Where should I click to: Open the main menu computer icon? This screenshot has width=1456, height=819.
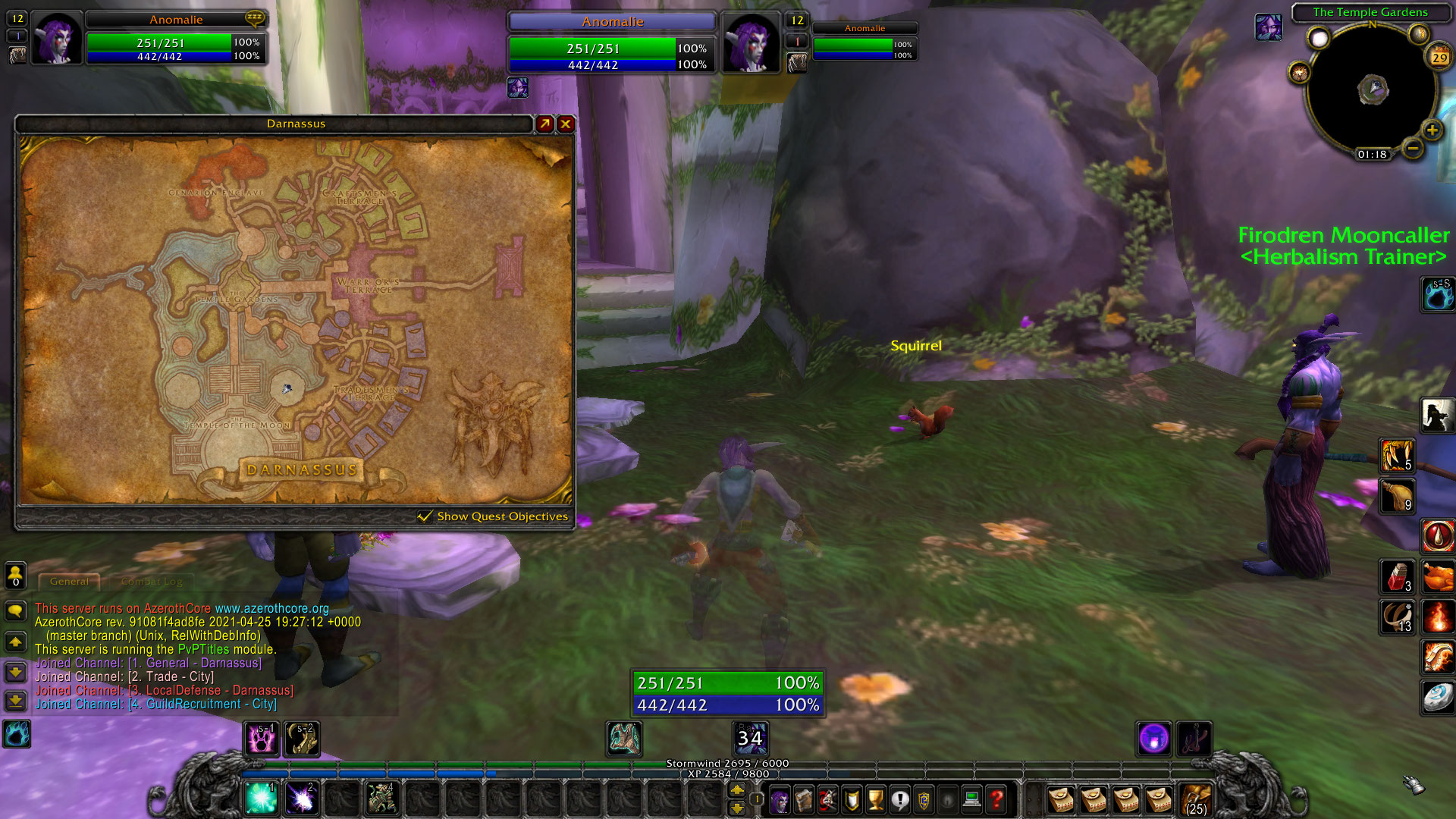point(972,801)
